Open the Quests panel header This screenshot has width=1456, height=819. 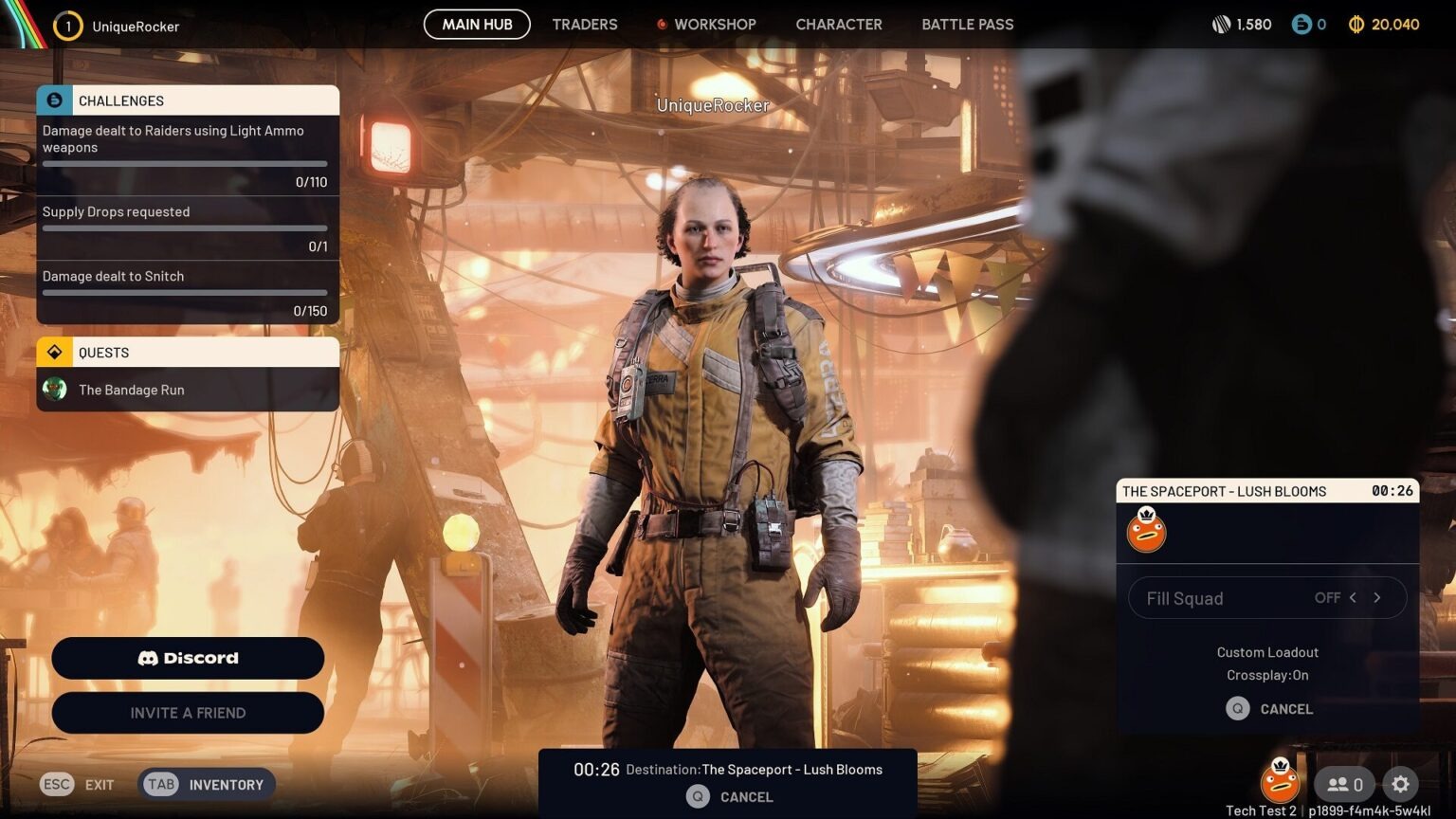point(188,353)
